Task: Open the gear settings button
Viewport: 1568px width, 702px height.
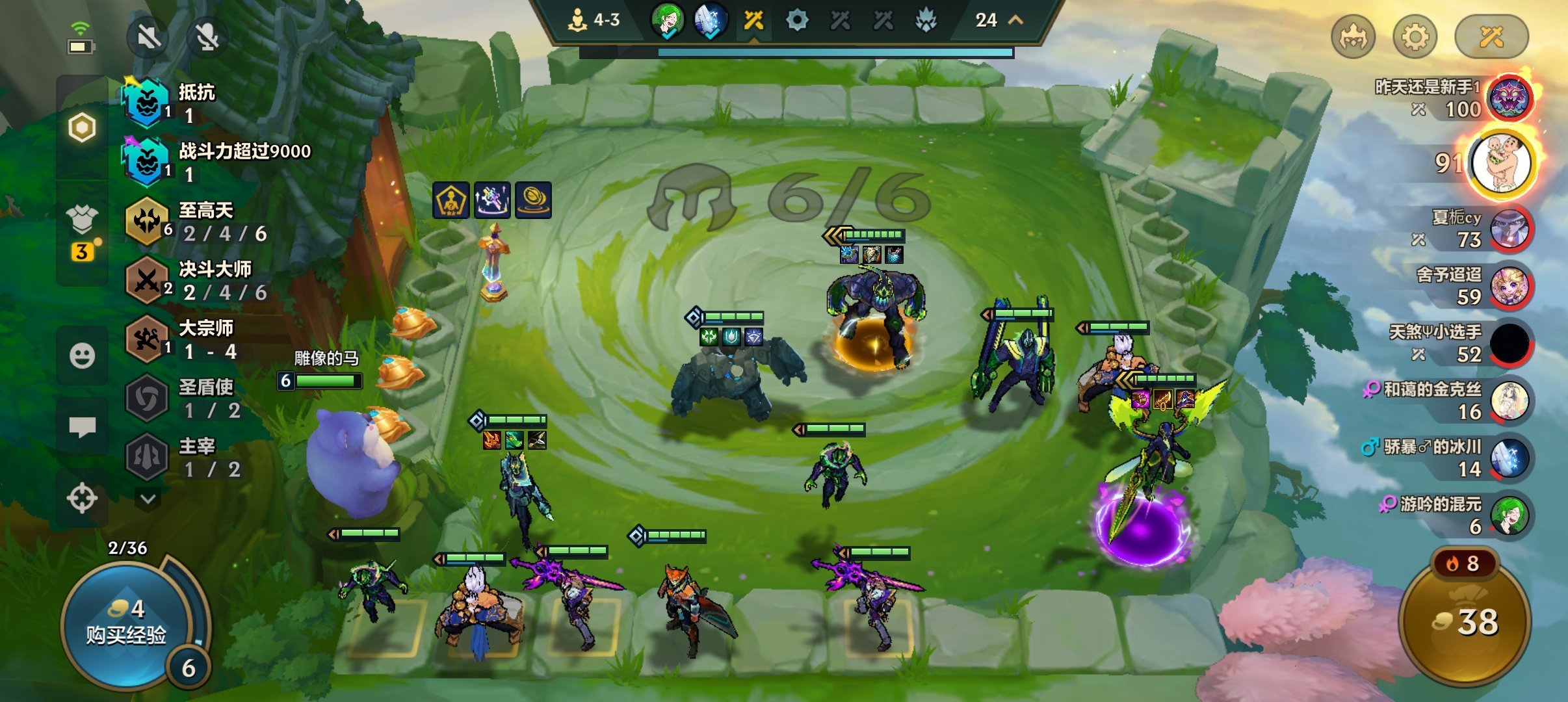Action: [x=1415, y=36]
